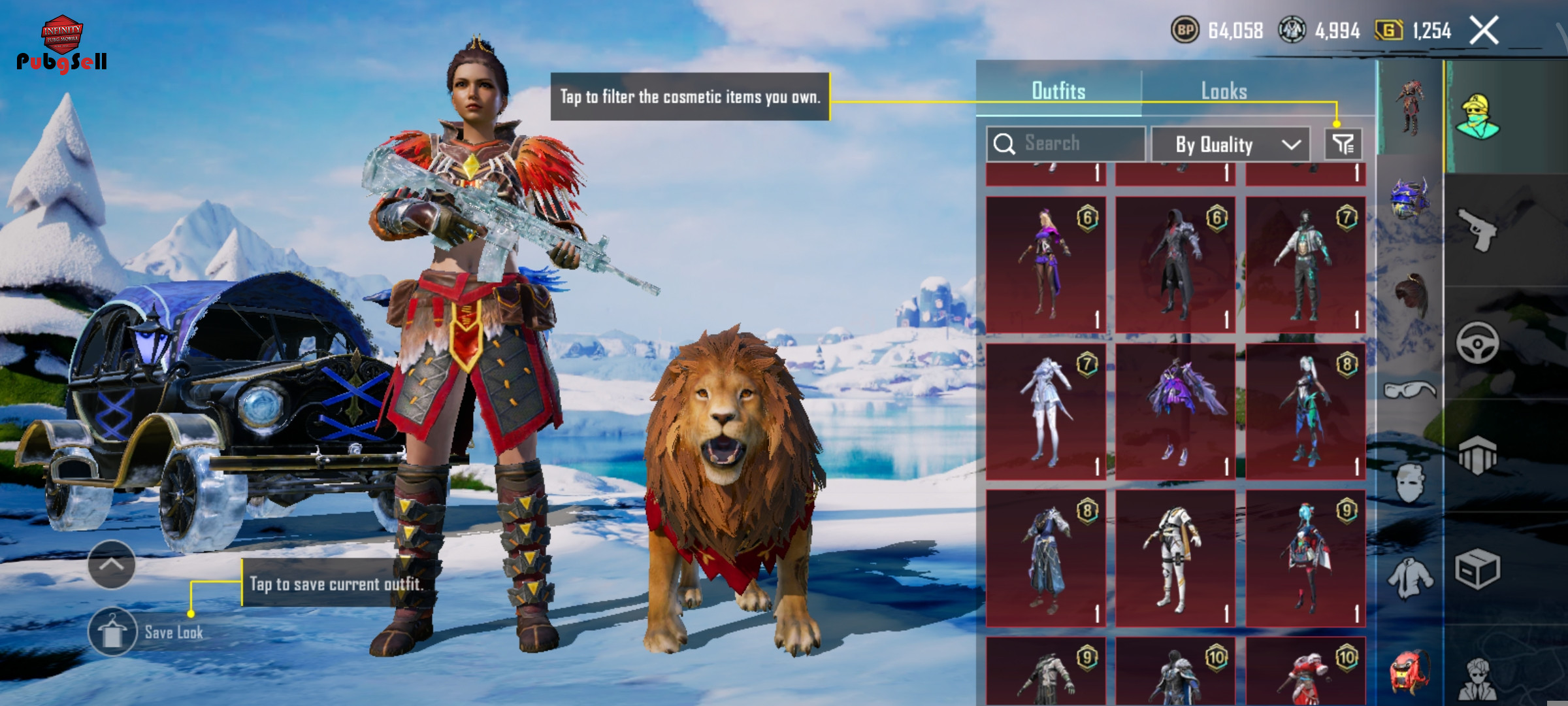
Task: Open the pistol weapons category
Action: (x=1478, y=229)
